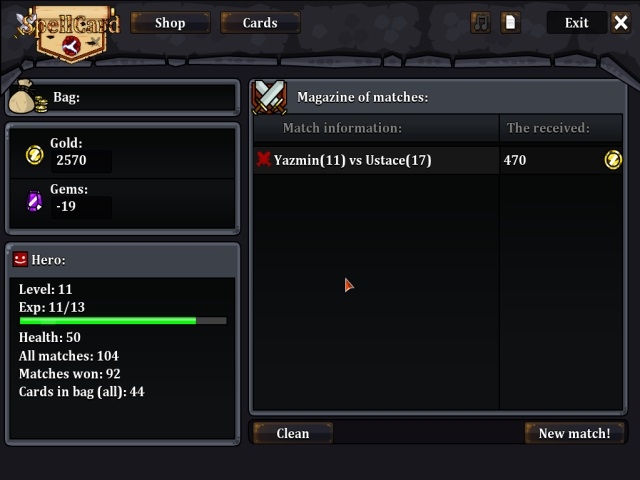640x480 pixels.
Task: Click the Exit button
Action: (x=576, y=22)
